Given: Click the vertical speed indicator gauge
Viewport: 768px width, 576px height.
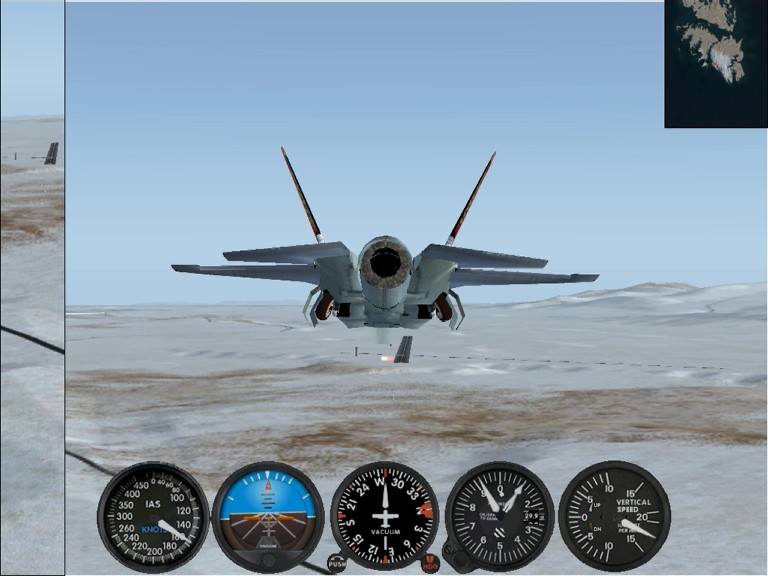Looking at the screenshot, I should 613,516.
